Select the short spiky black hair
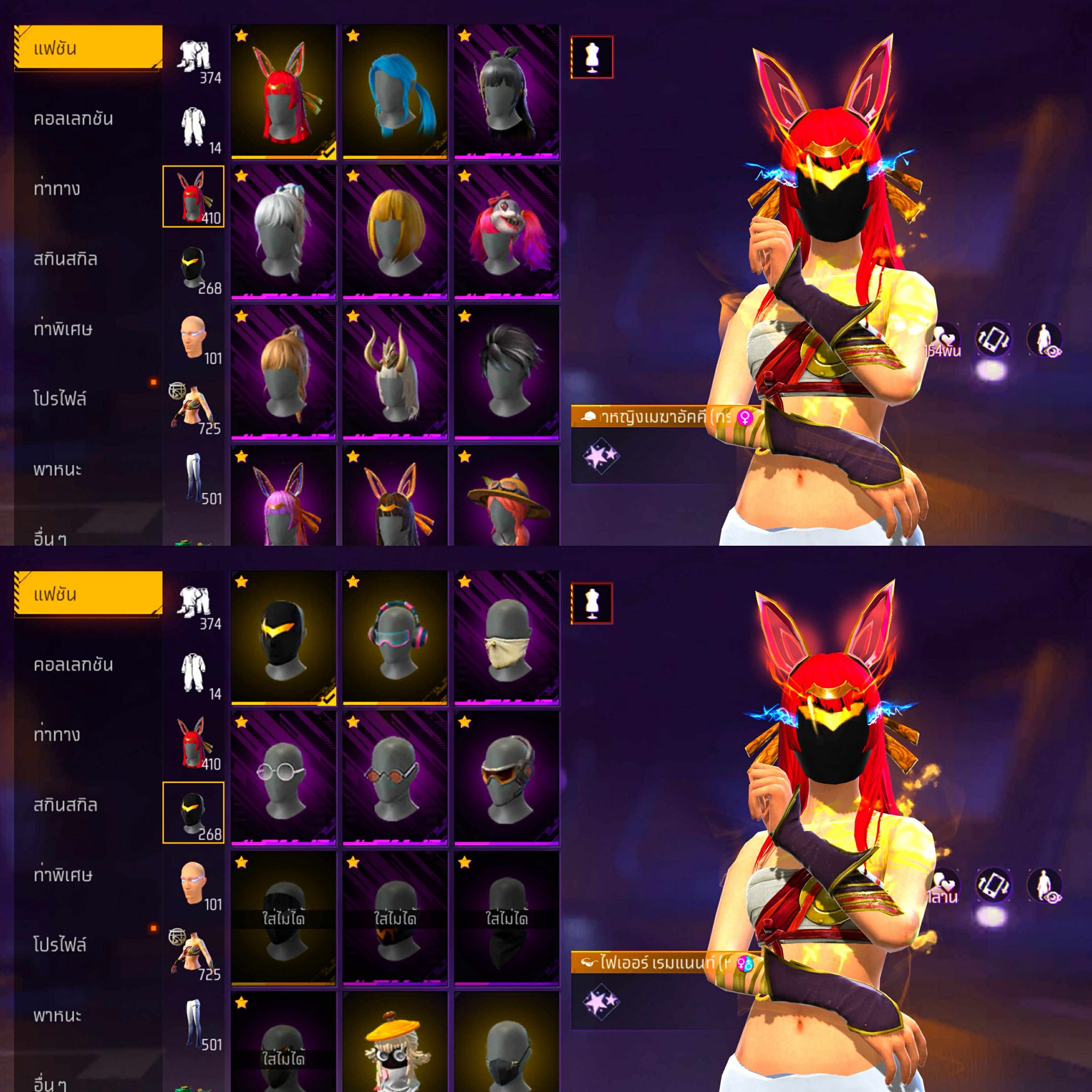Image resolution: width=1092 pixels, height=1092 pixels. click(x=507, y=373)
